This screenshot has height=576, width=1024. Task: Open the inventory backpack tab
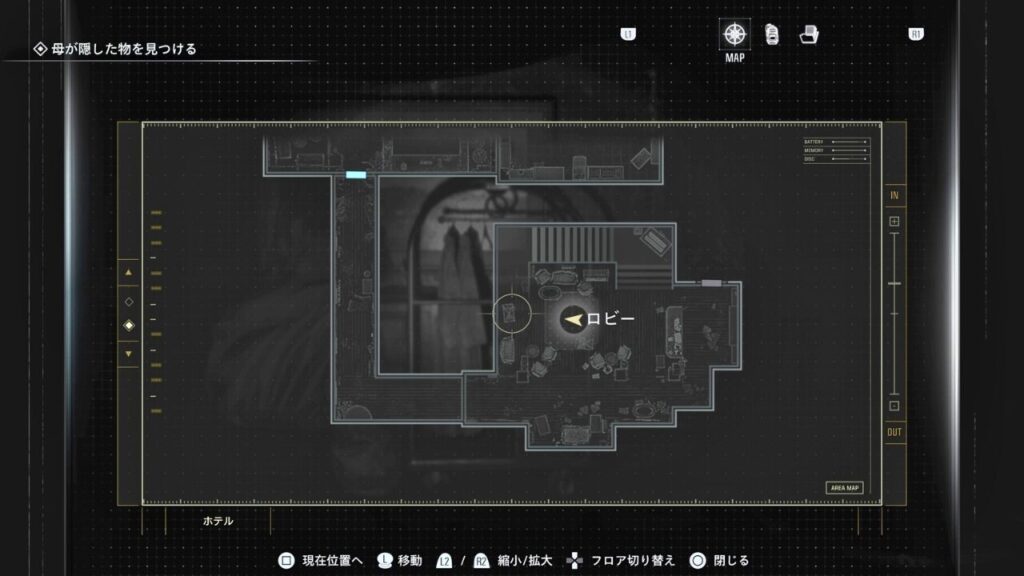pos(772,35)
